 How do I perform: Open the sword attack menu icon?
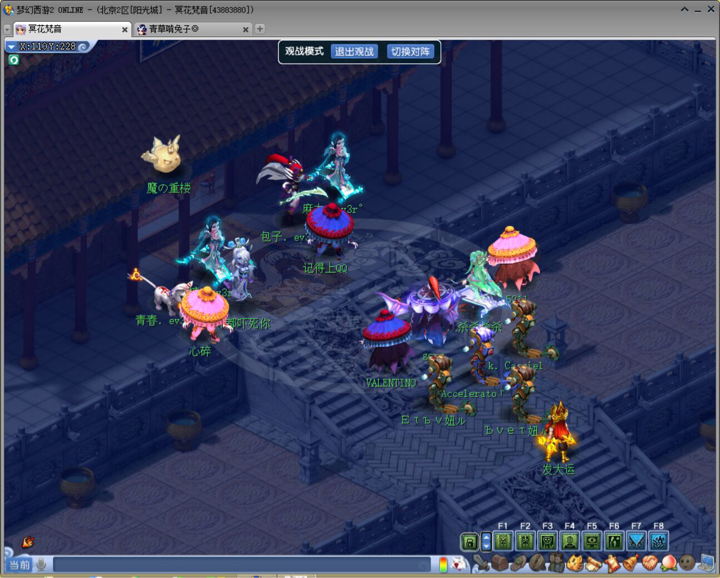(480, 565)
